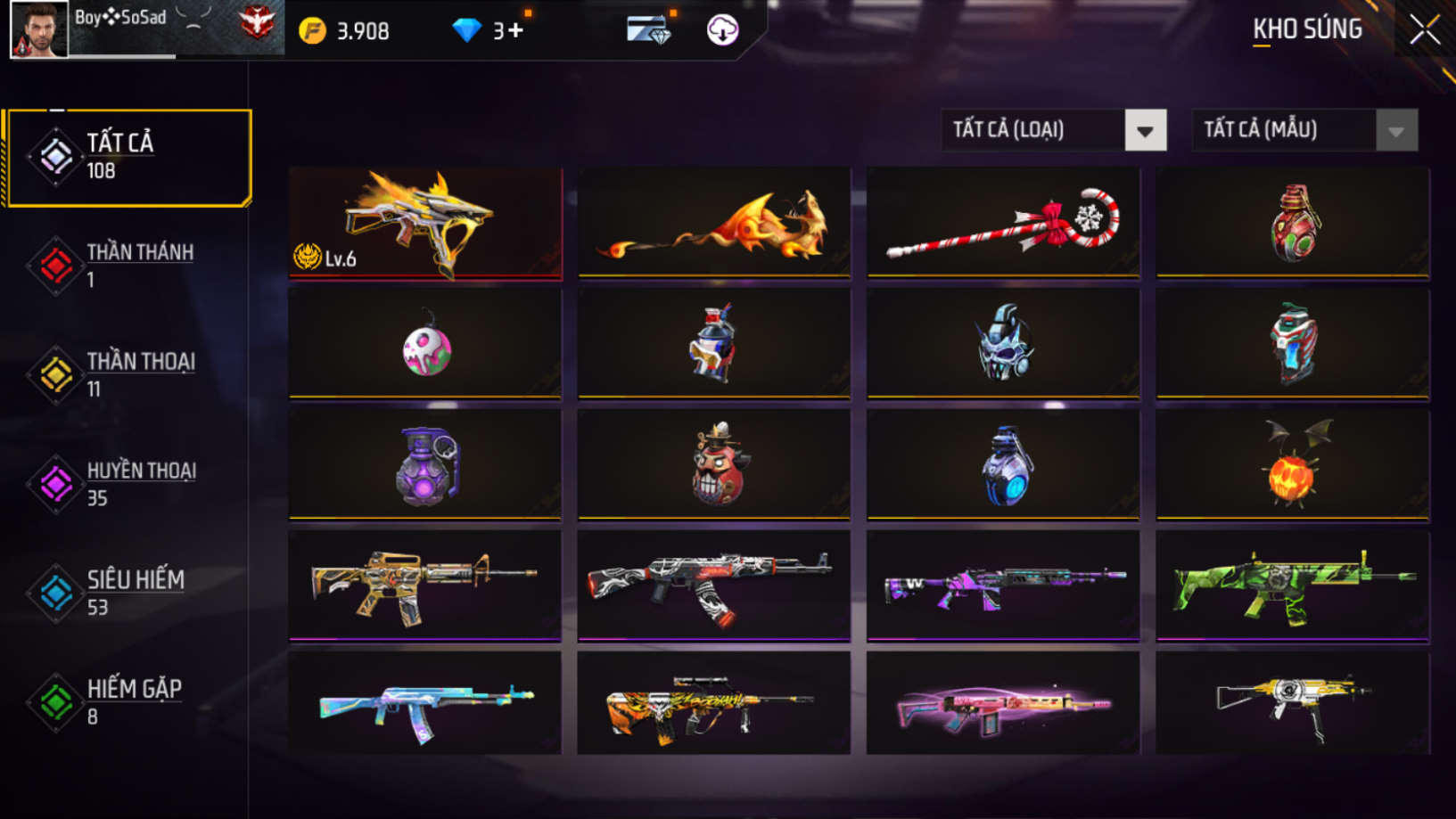Pick the flaming orange fox blade skin

(x=714, y=223)
